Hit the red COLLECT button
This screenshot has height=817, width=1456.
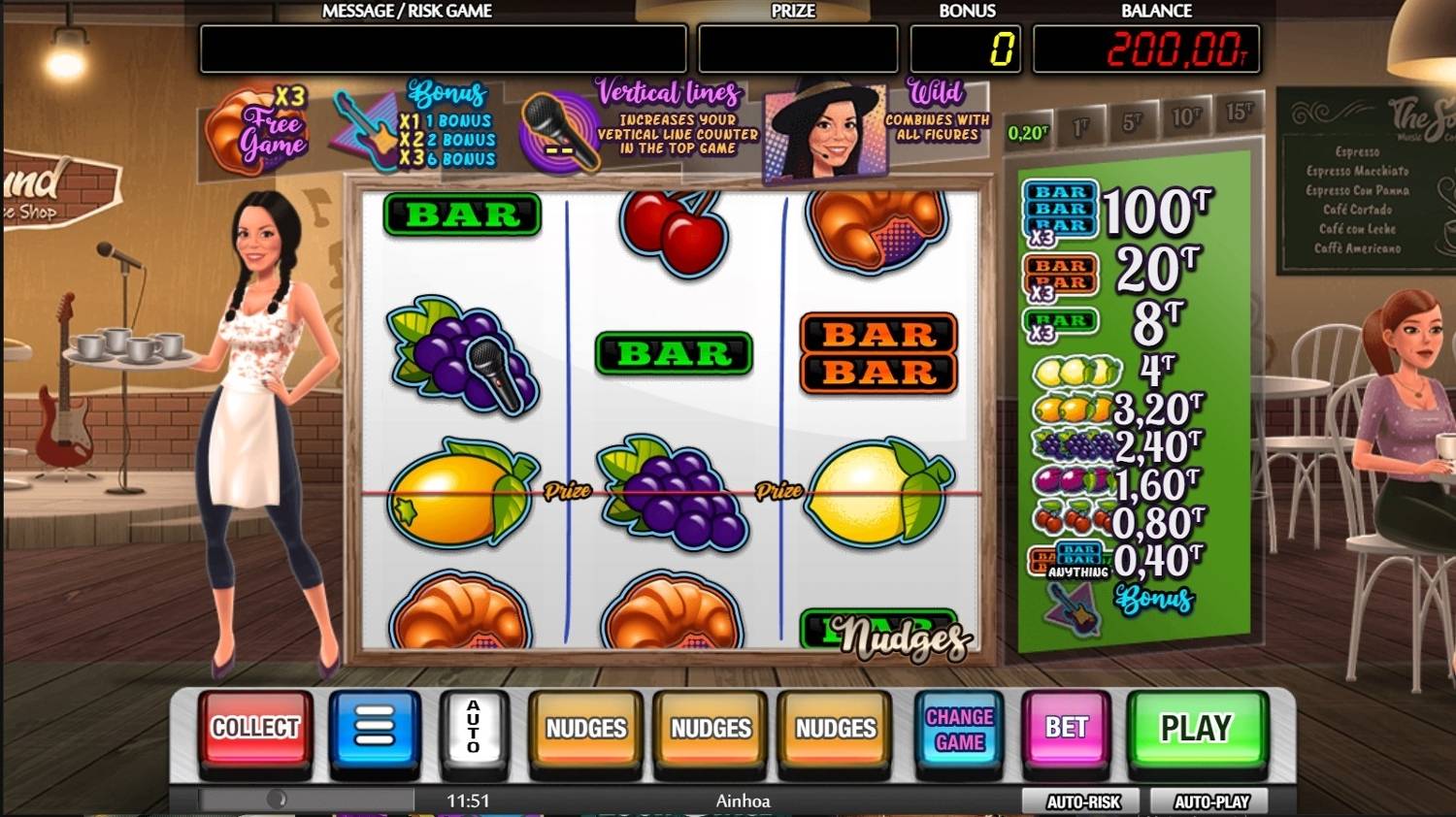tap(255, 728)
